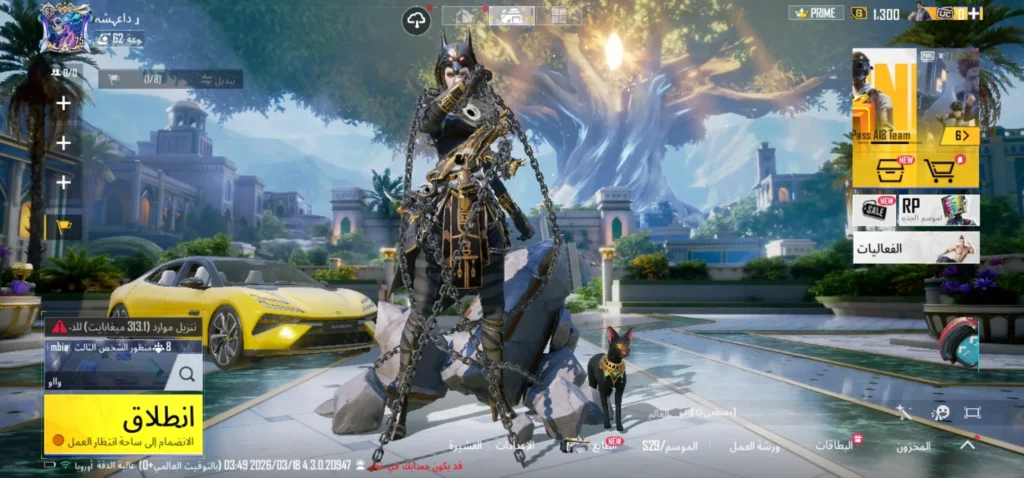Open the mode selection search magnifier
Image resolution: width=1024 pixels, height=478 pixels.
point(186,375)
